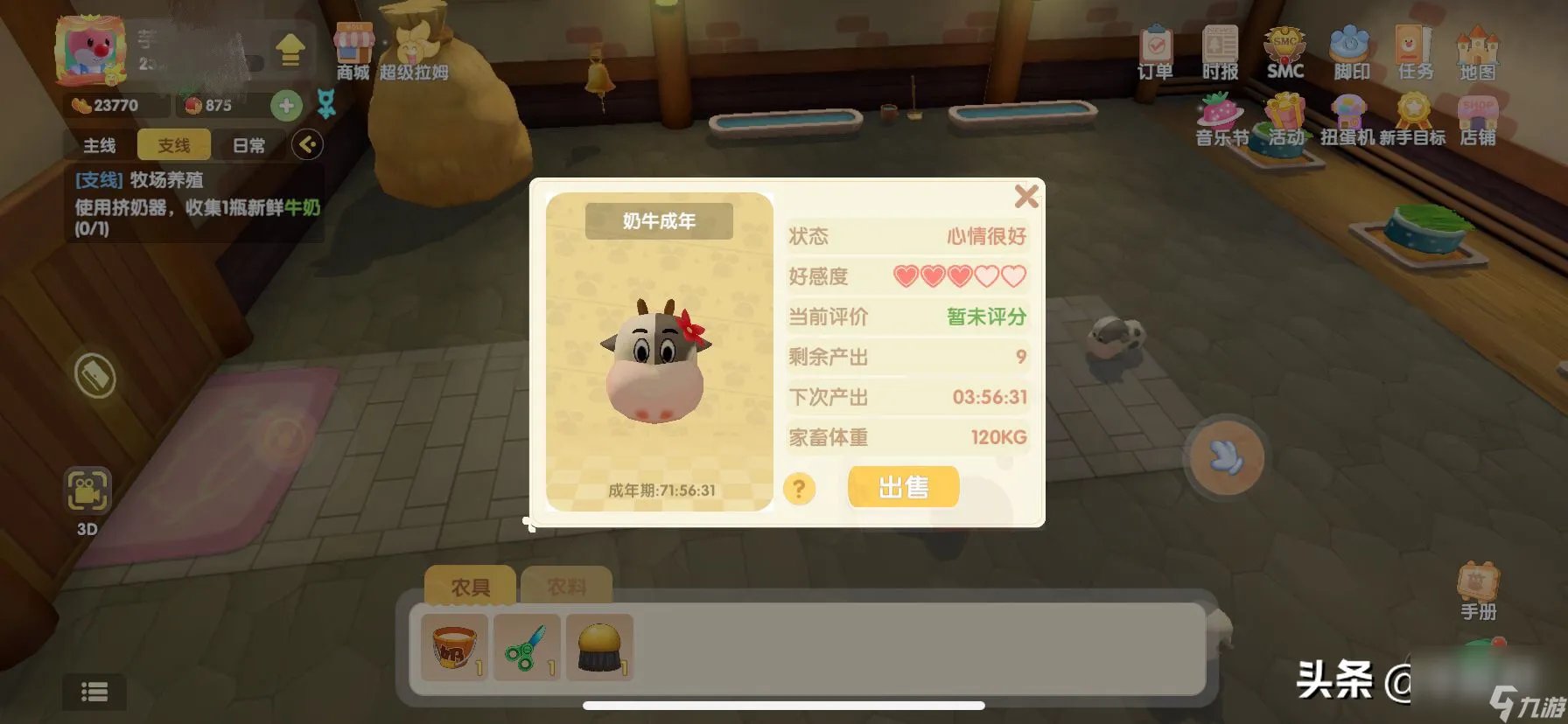Viewport: 1568px width, 724px height.
Task: Select the grooming brush tool
Action: pos(598,649)
